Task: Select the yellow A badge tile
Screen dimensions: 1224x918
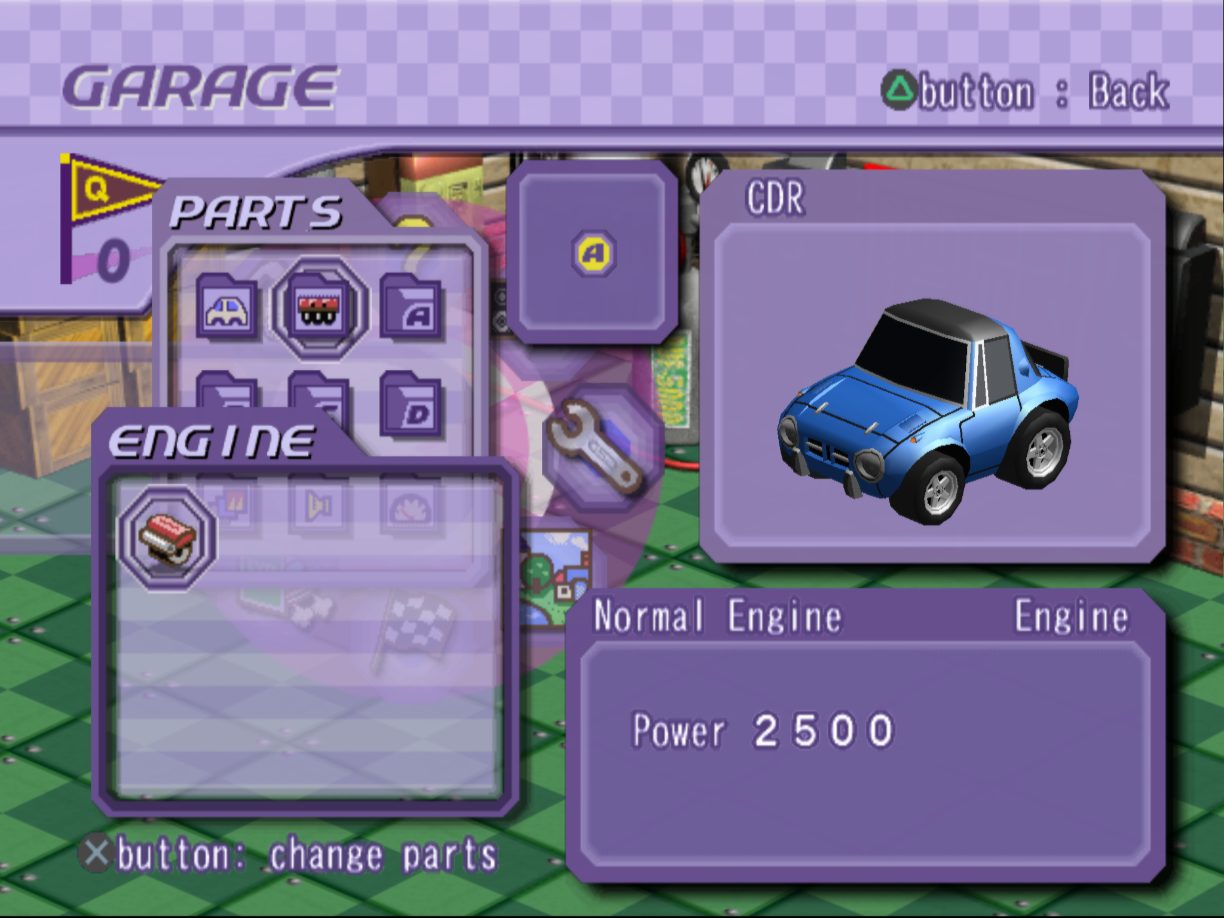Action: pos(593,254)
